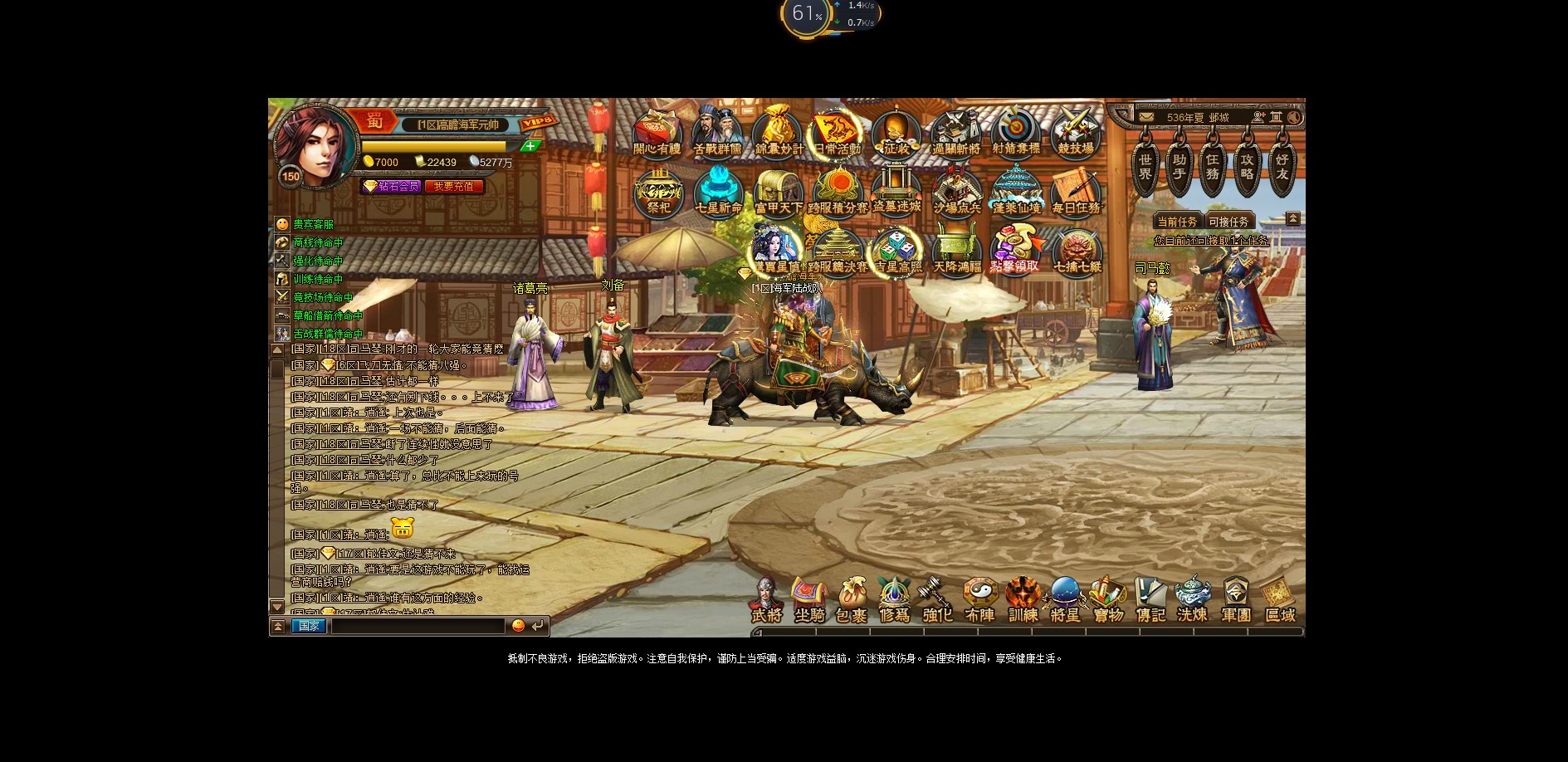Click the green plus button beside the yellow bar
Viewport: 1568px width, 762px height.
pos(530,146)
